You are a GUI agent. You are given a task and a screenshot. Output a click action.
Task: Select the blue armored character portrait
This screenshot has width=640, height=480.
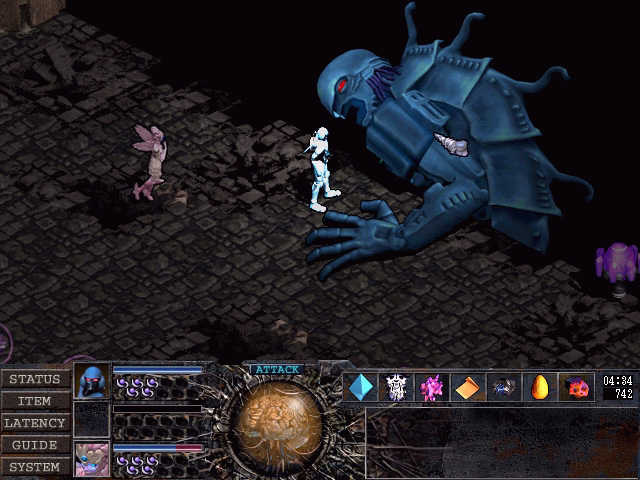[x=91, y=381]
